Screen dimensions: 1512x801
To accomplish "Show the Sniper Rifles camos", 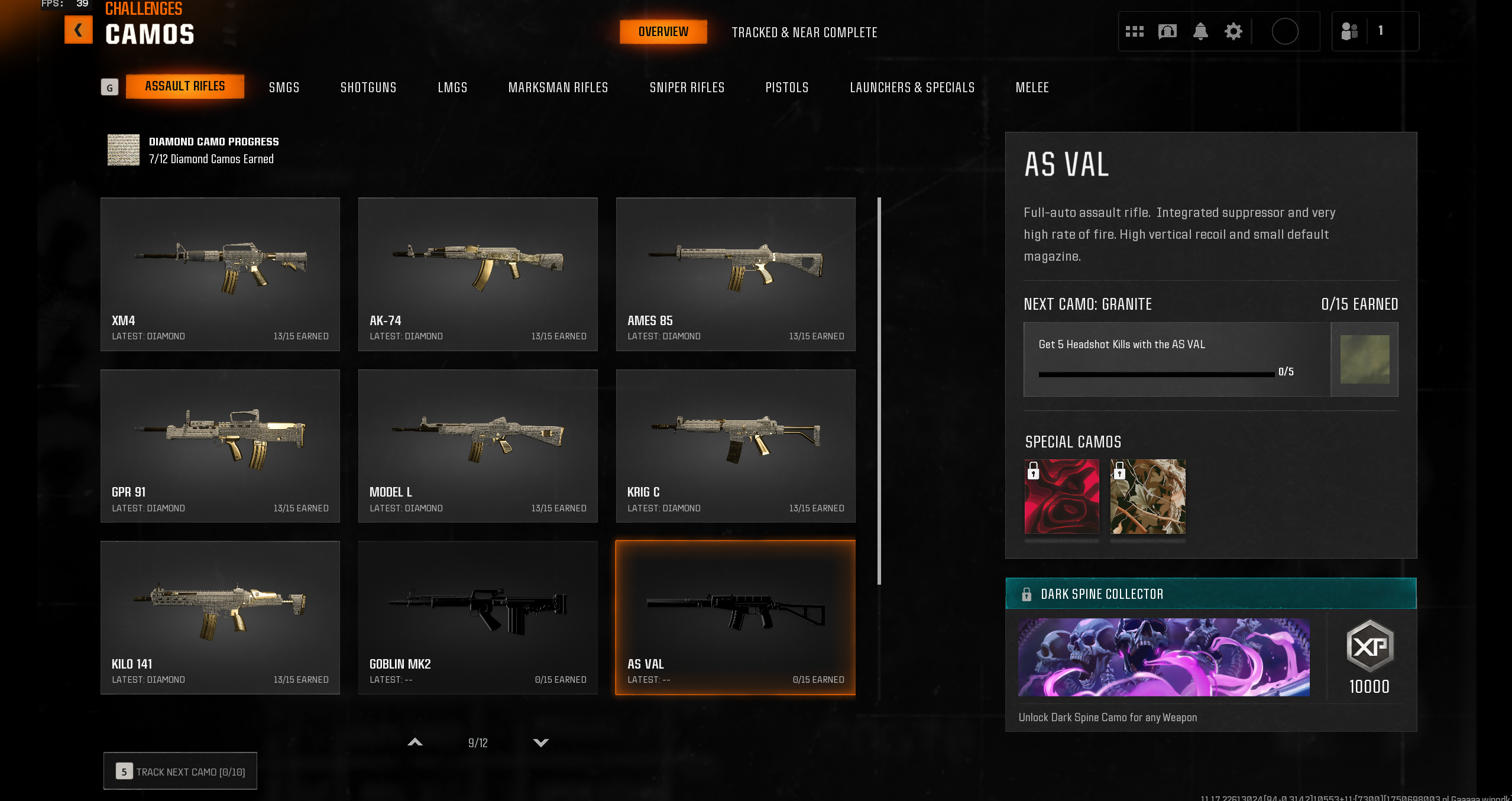I will click(687, 87).
